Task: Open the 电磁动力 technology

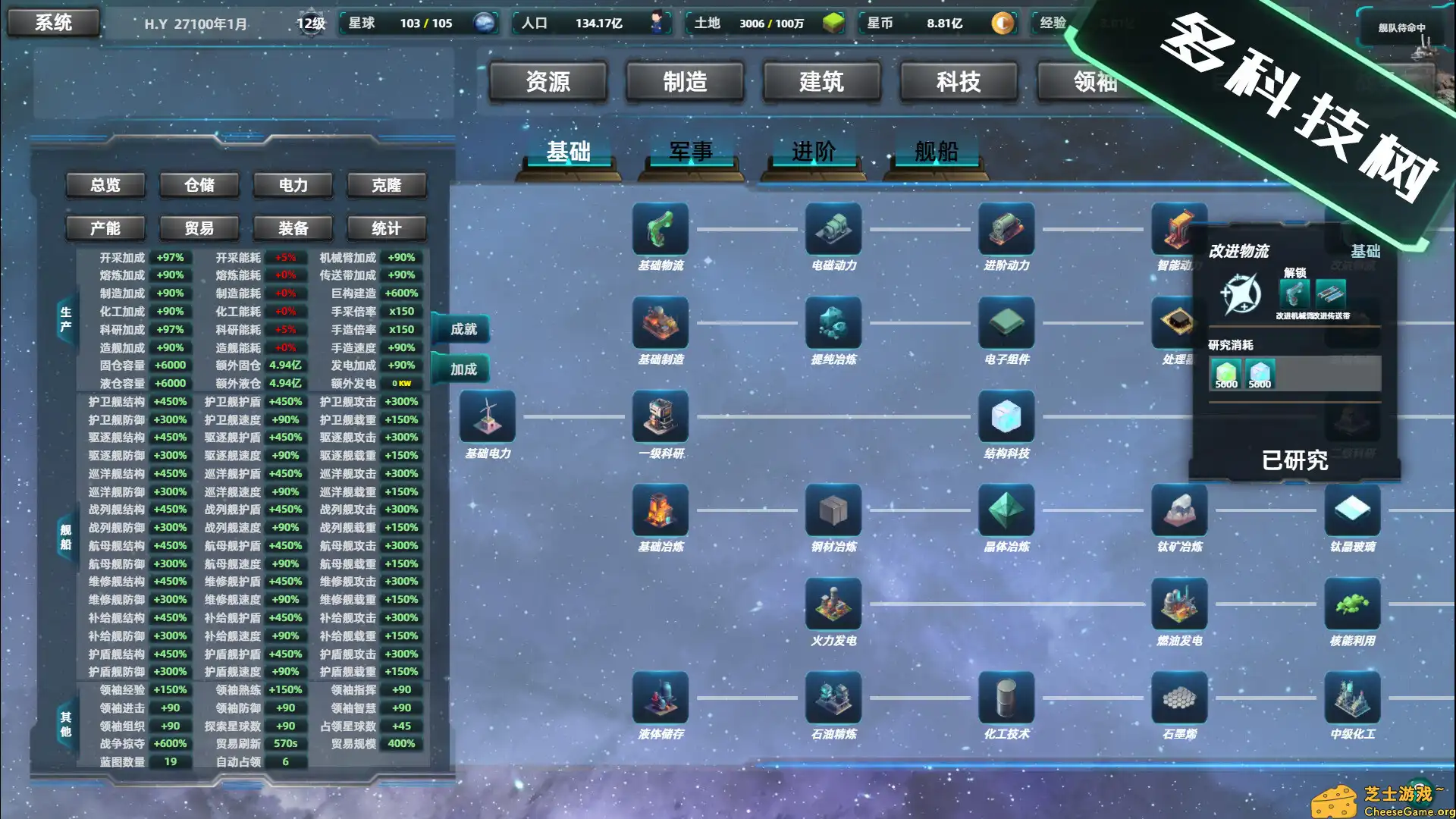Action: (x=833, y=229)
